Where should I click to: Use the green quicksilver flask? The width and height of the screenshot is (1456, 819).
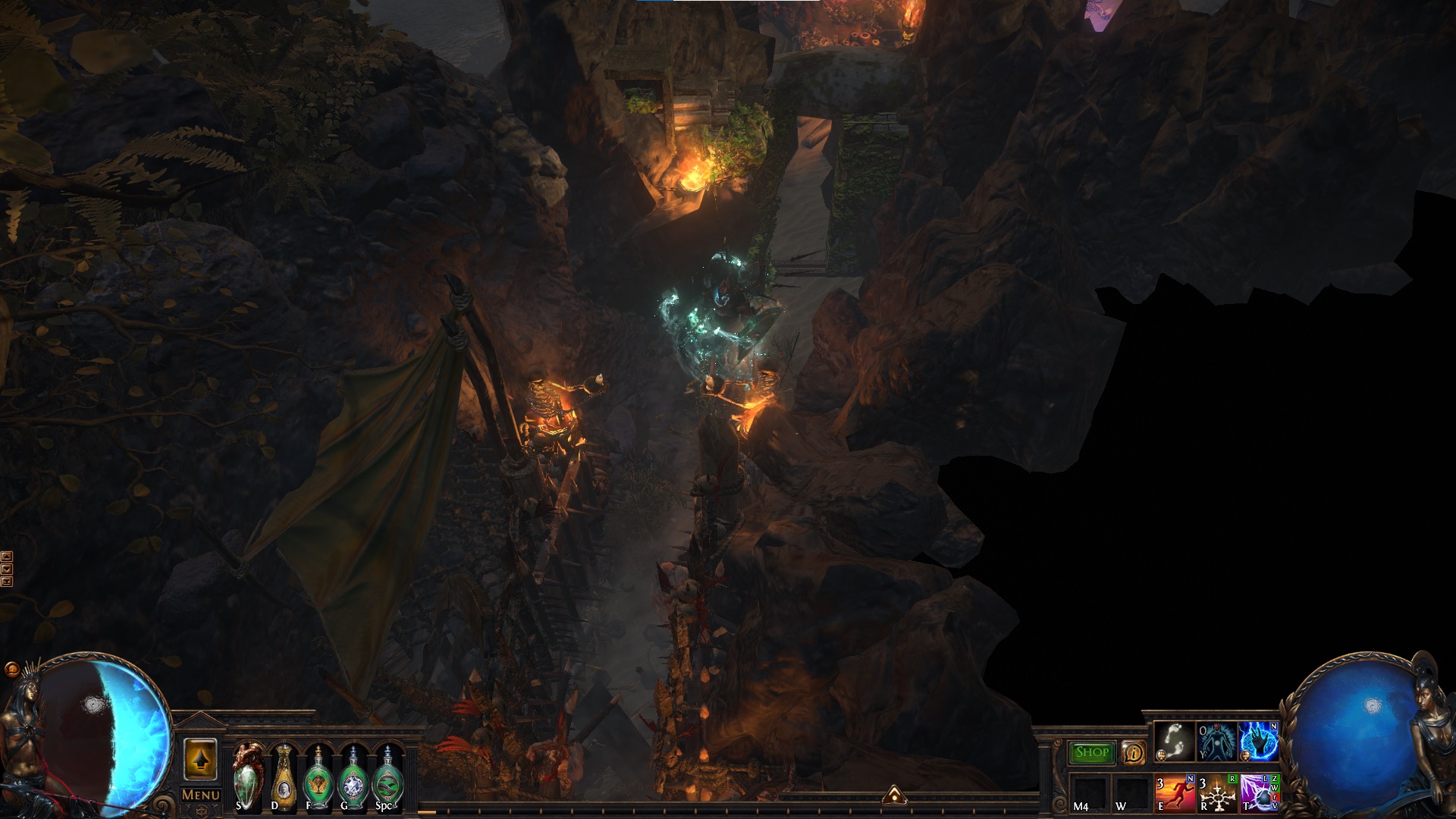point(388,778)
